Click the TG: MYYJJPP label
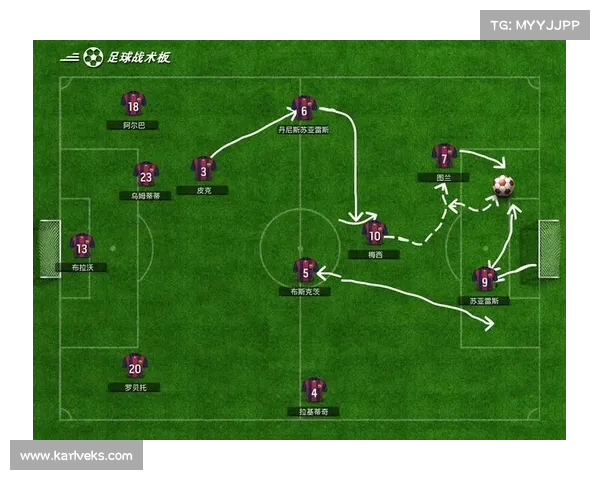This screenshot has width=600, height=480. tap(534, 25)
